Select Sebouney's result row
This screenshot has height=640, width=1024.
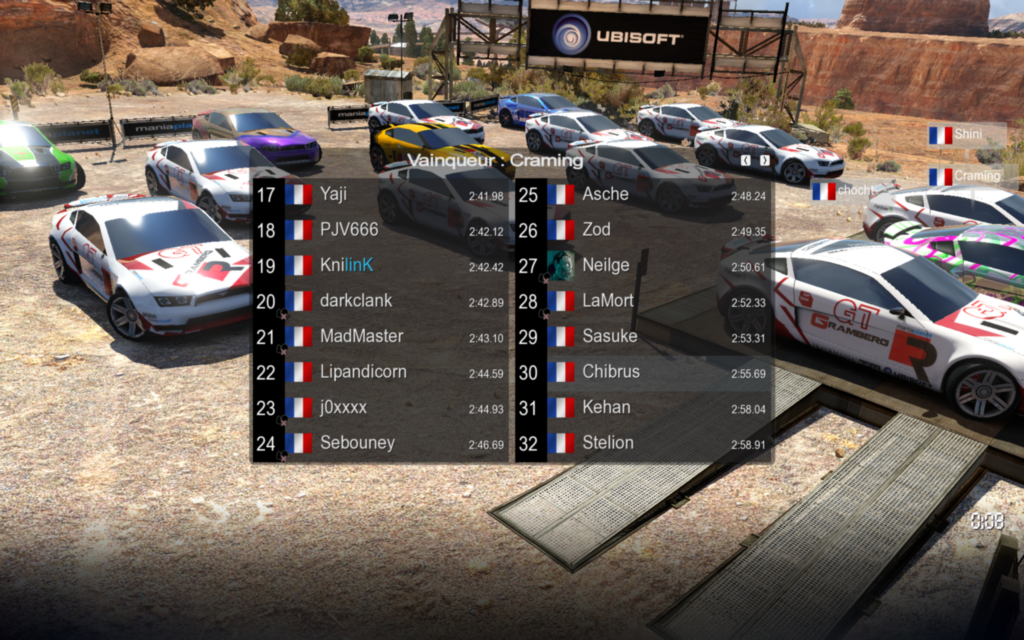(381, 443)
